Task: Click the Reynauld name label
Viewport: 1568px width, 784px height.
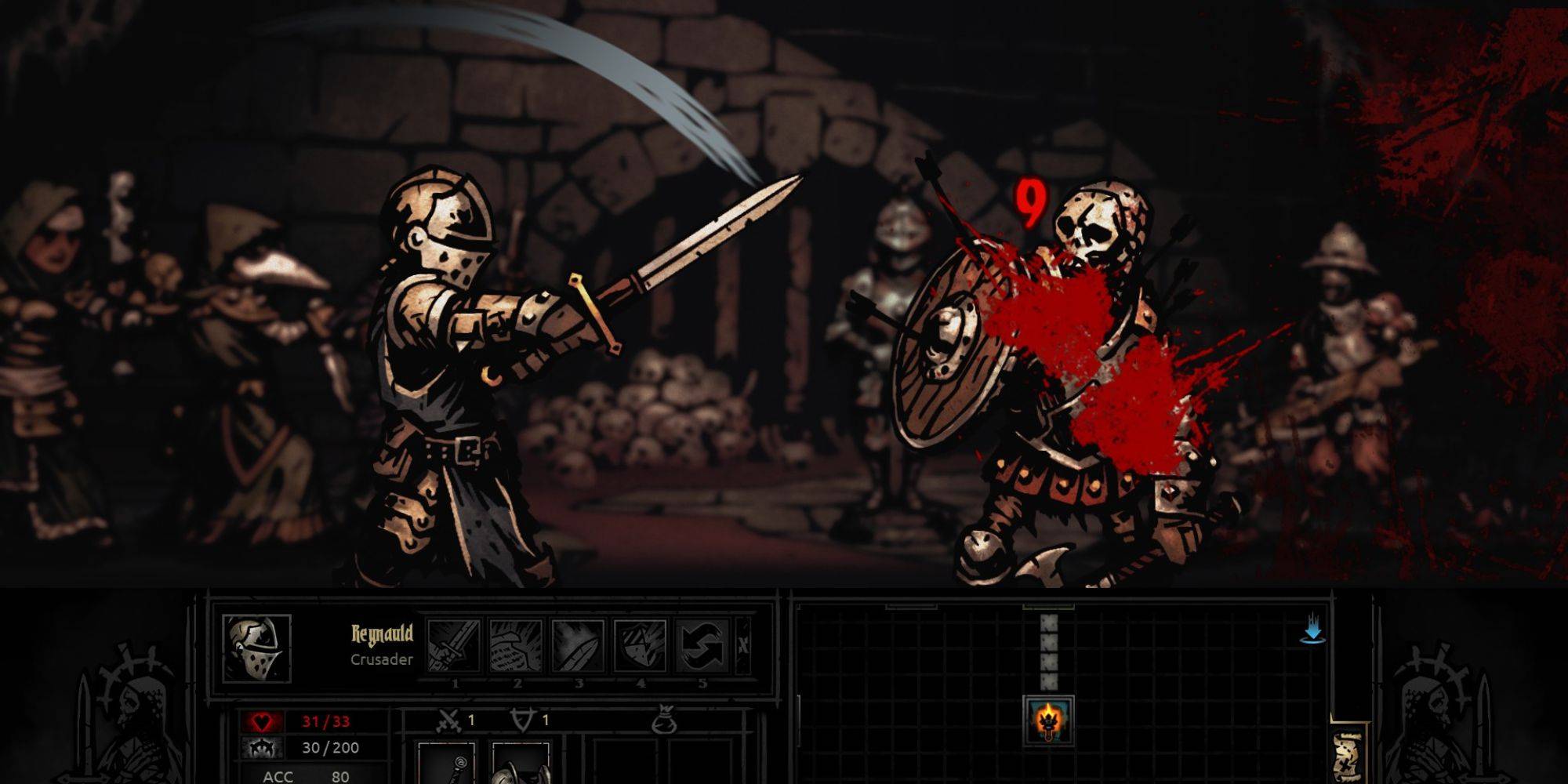Action: 381,633
